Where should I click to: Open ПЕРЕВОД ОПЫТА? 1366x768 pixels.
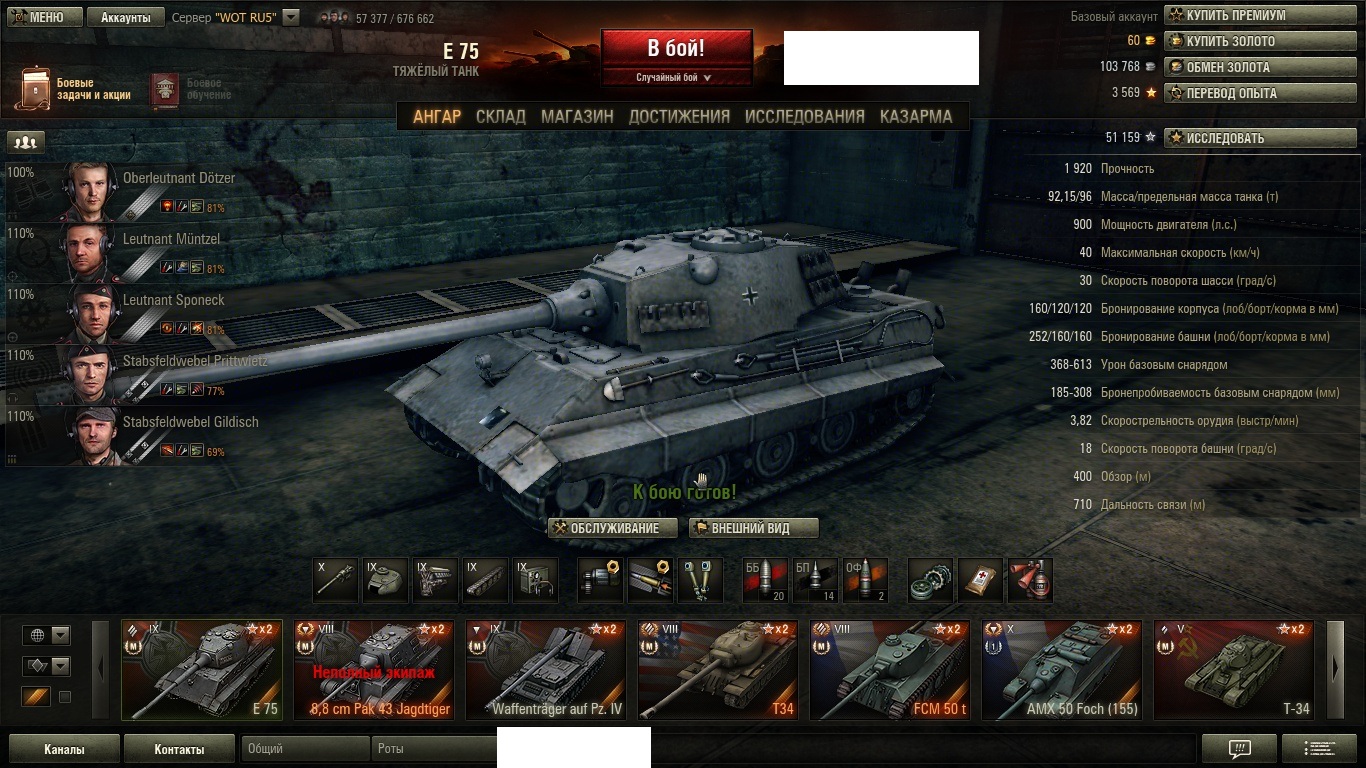pos(1262,93)
